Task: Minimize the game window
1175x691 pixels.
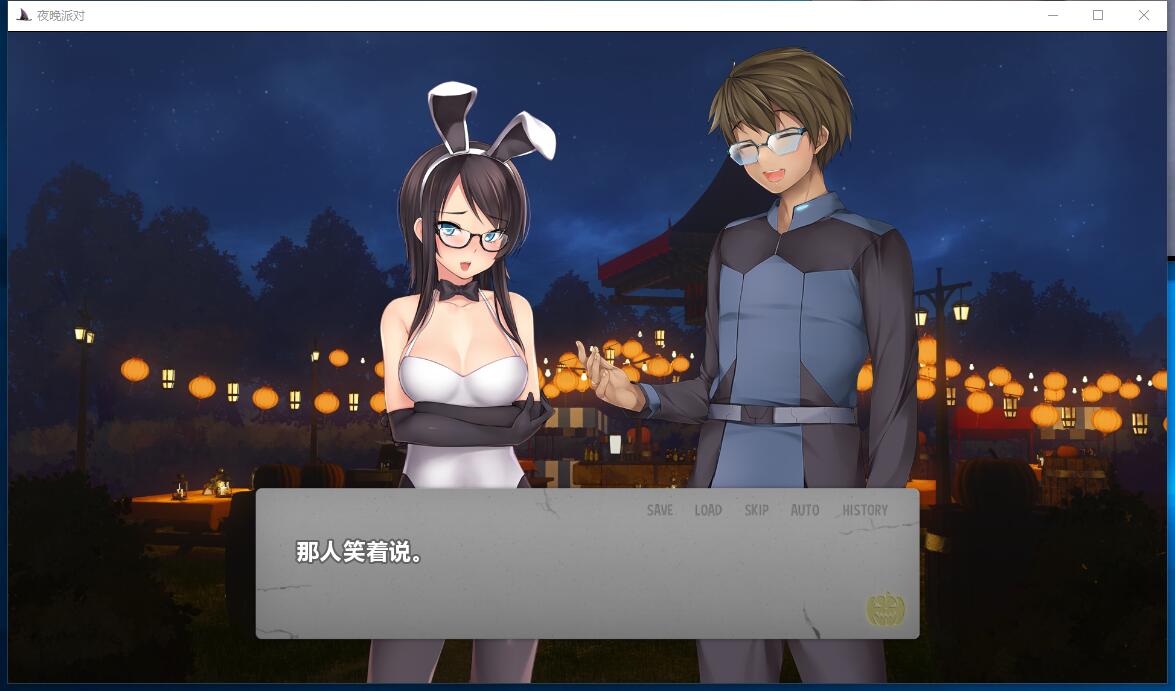Action: coord(1052,15)
